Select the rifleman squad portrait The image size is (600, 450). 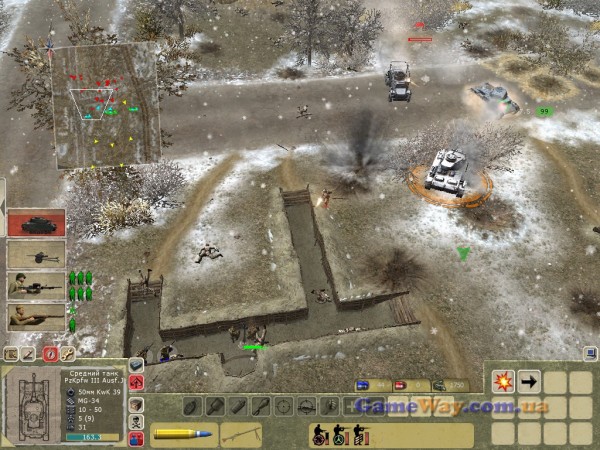[x=37, y=318]
